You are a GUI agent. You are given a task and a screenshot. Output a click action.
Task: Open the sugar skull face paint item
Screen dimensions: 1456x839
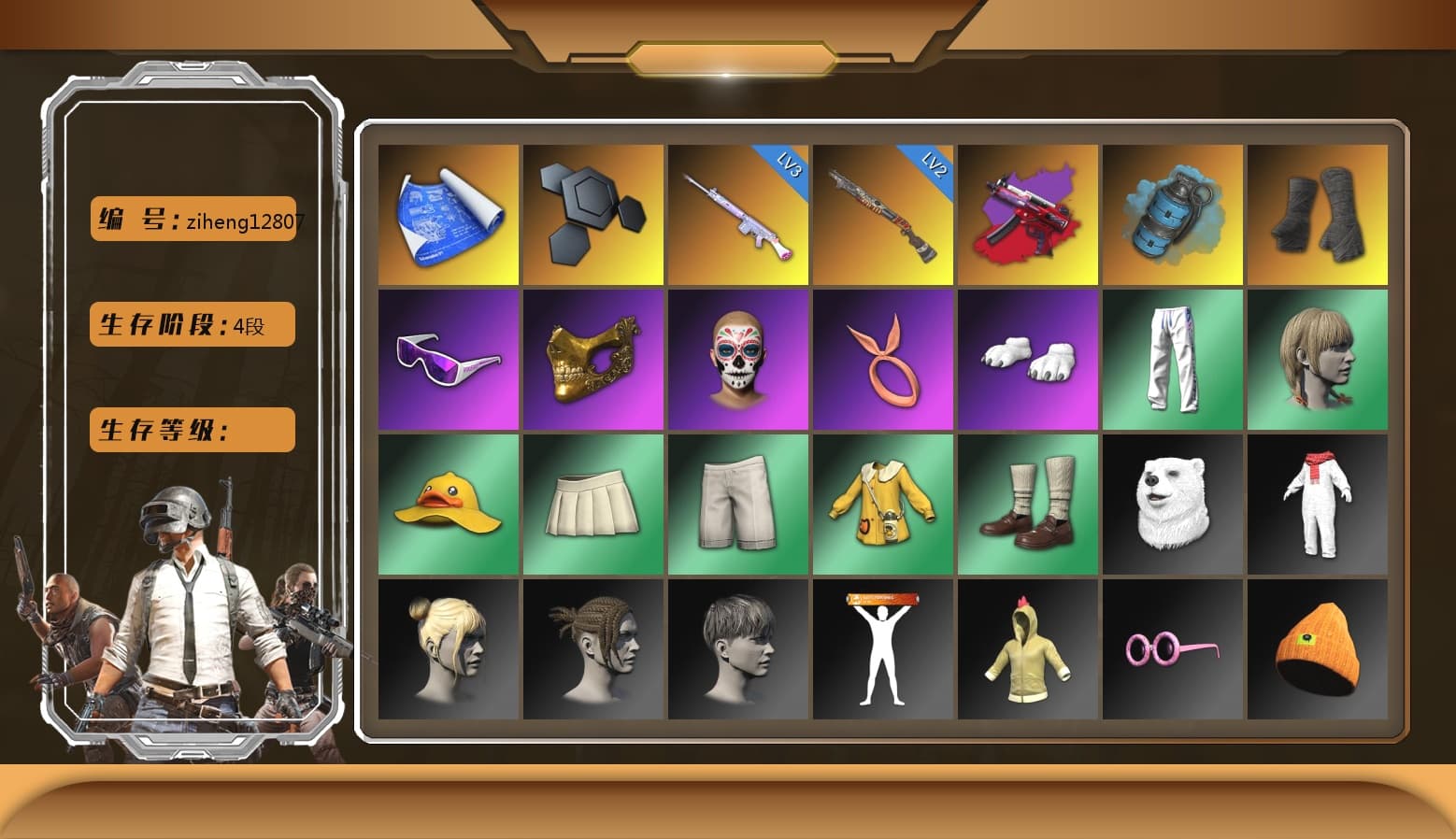(737, 360)
